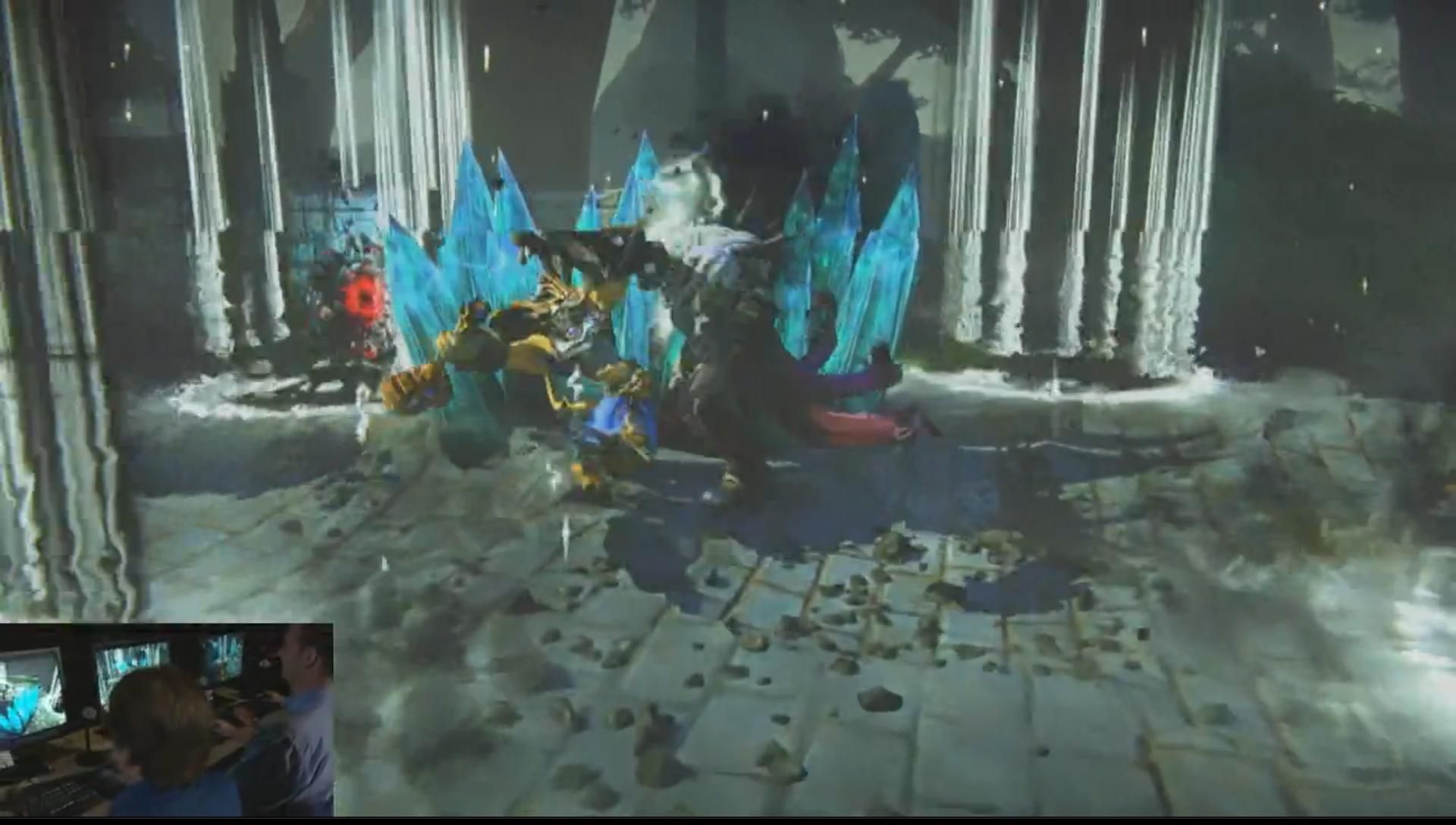Click the picture-in-picture developer video inset
The height and width of the screenshot is (825, 1456).
(166, 719)
